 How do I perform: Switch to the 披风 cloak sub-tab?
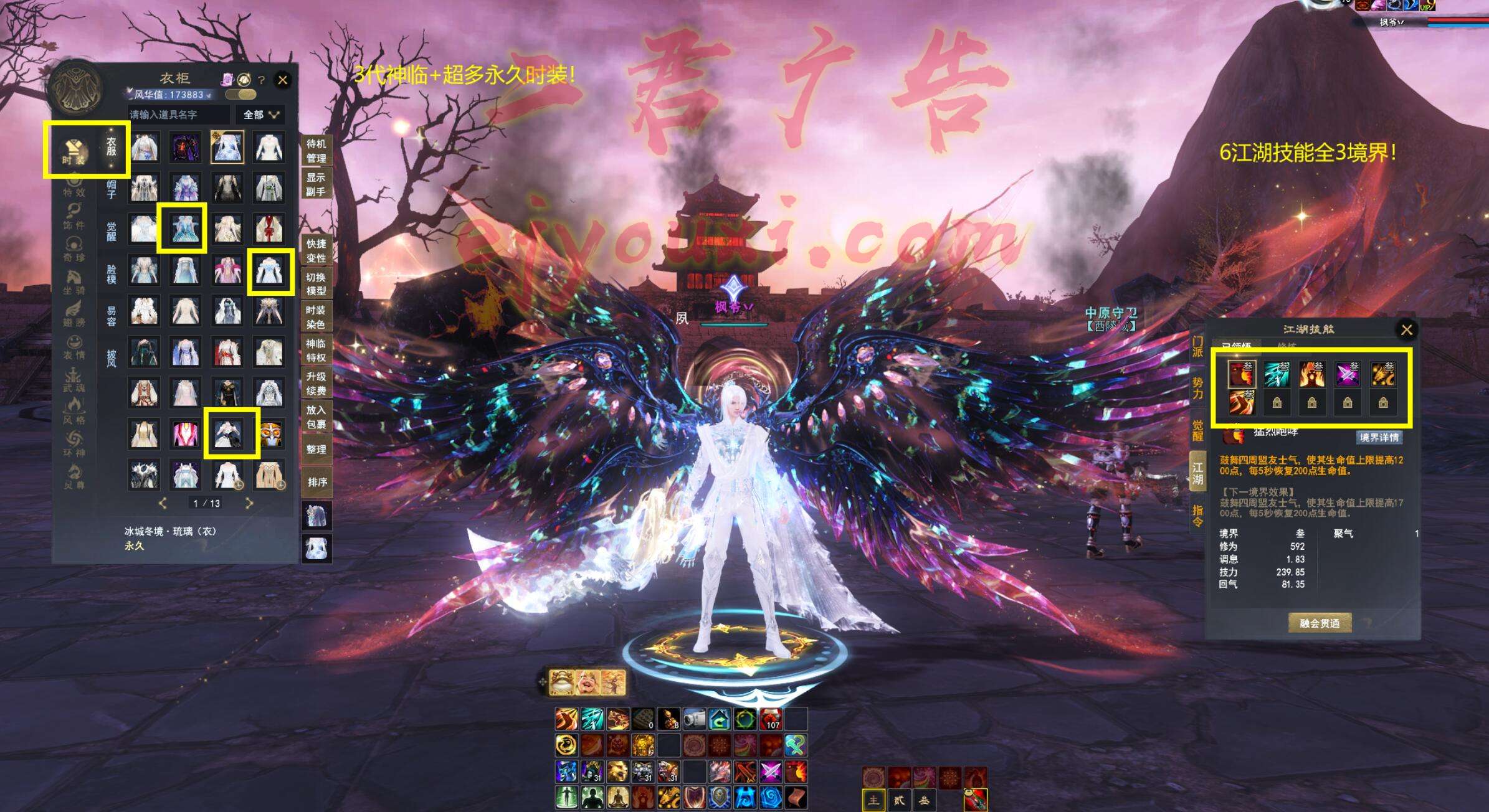[112, 357]
